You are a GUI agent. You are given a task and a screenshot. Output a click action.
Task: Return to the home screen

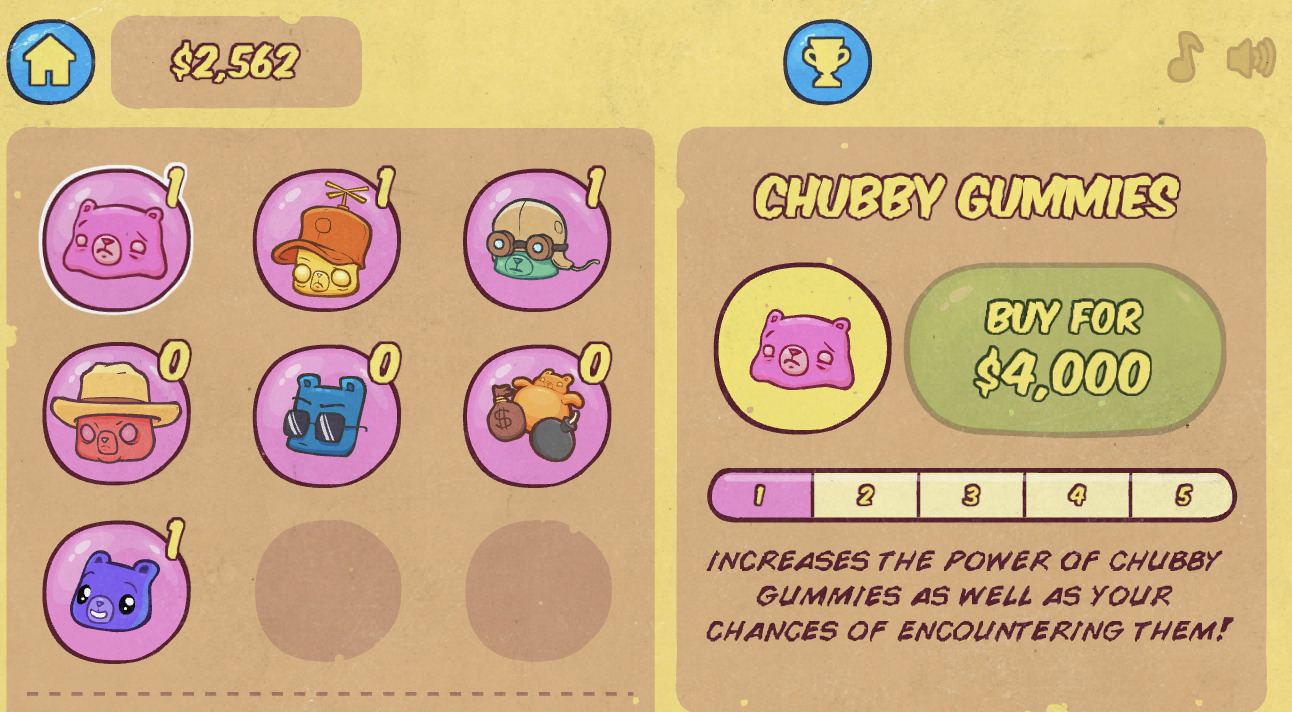(50, 62)
